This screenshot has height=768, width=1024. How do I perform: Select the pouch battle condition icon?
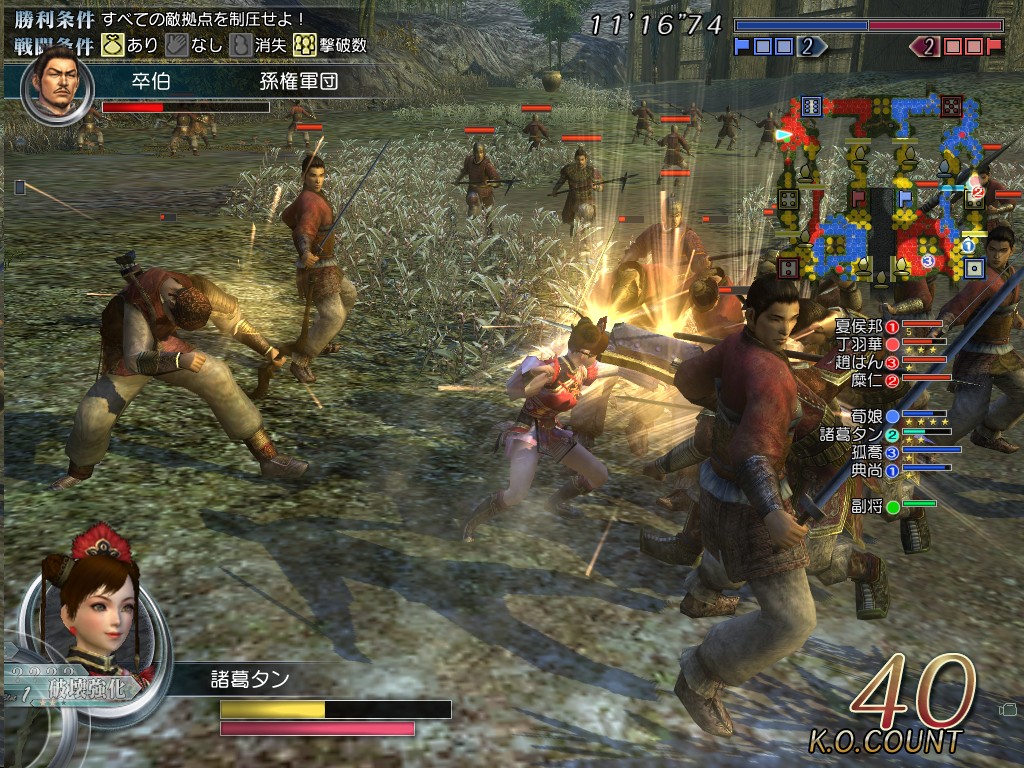click(x=113, y=45)
